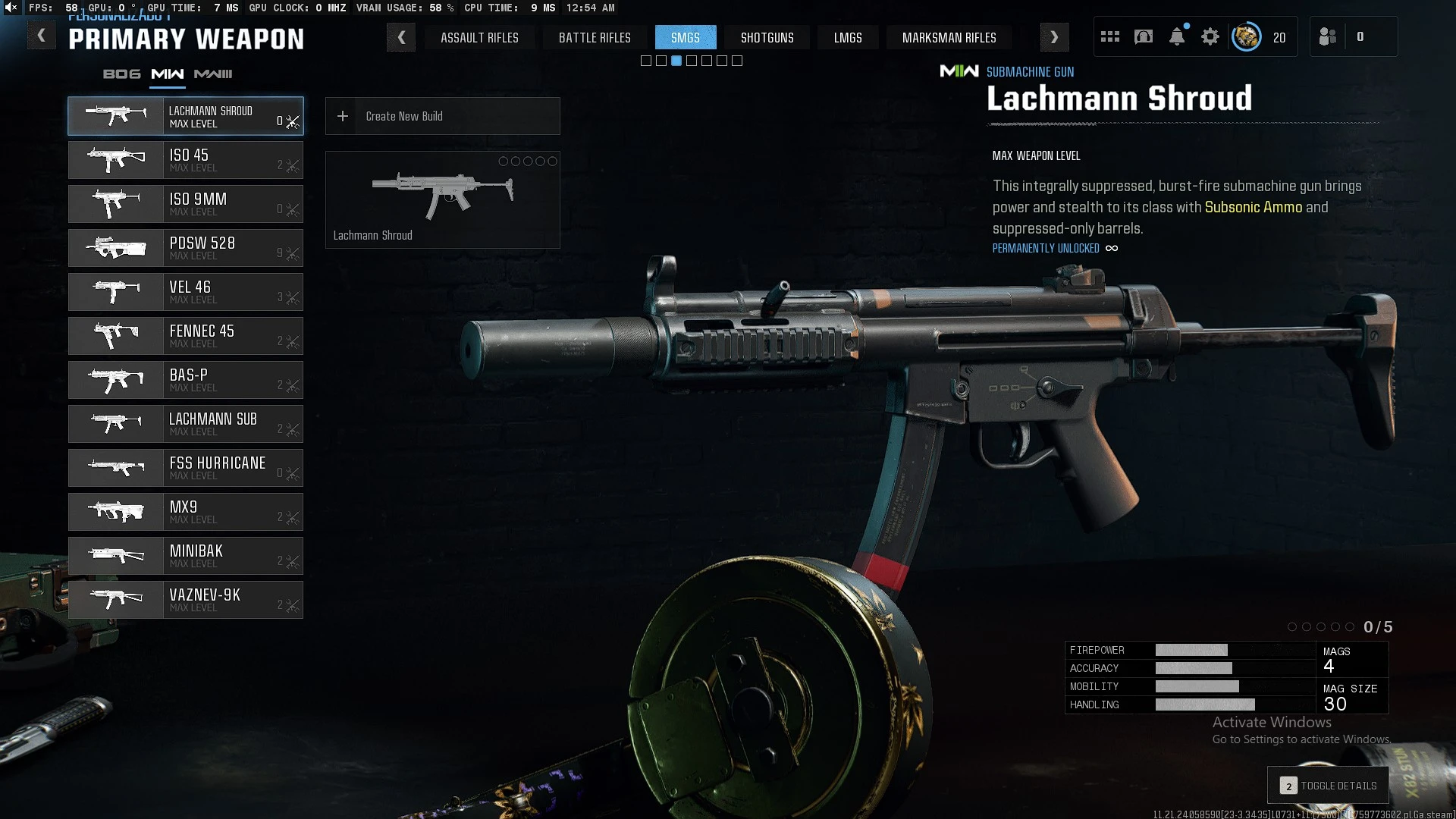
Task: Select the Lachmann Shroud build thumbnail
Action: (x=442, y=199)
